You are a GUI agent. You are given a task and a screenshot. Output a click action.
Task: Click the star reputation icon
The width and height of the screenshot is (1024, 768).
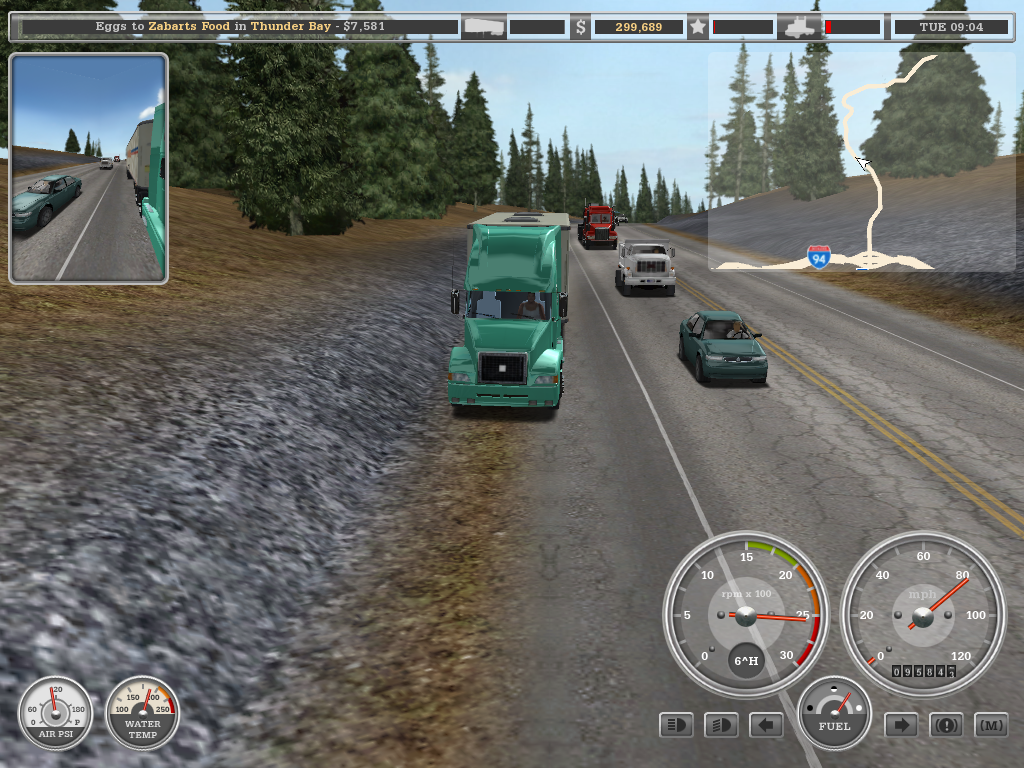pos(698,27)
